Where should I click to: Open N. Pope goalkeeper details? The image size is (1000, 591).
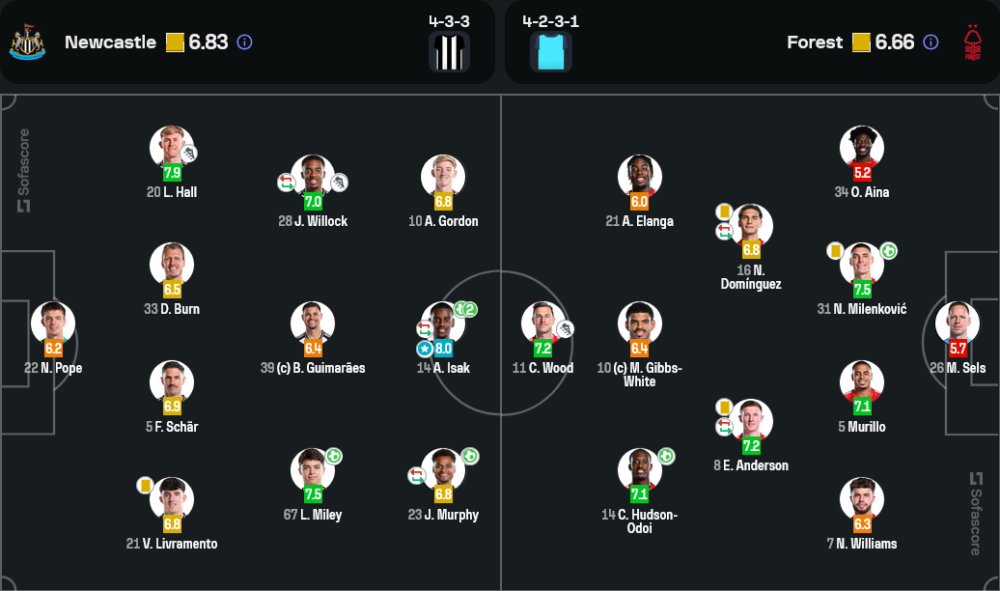(x=53, y=323)
